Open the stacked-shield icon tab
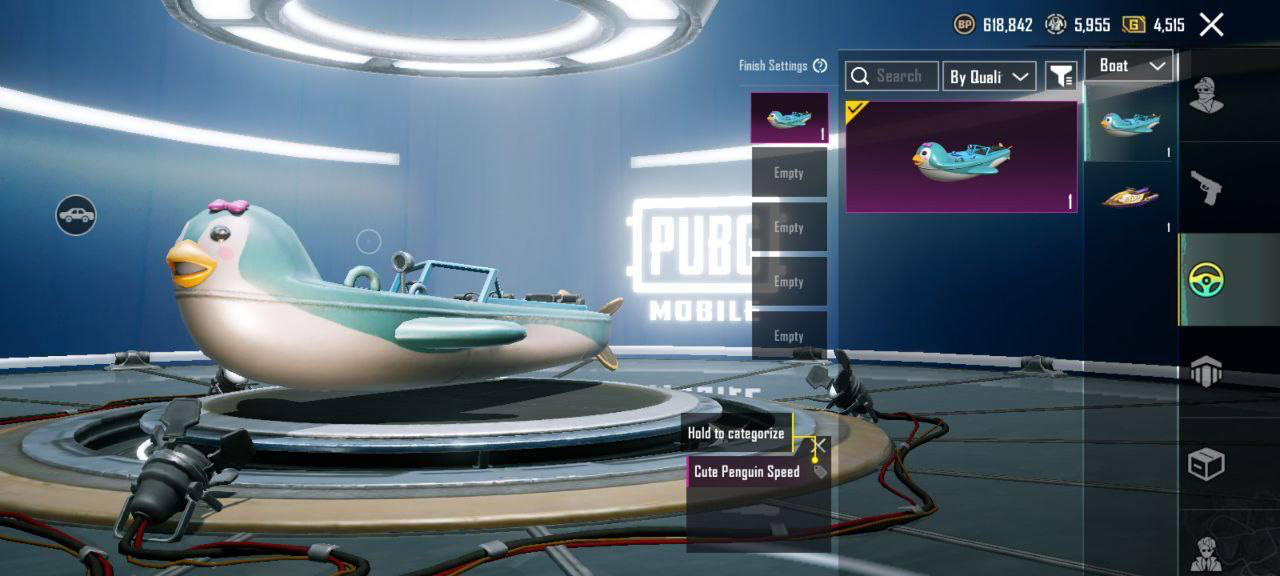This screenshot has width=1280, height=576. (1206, 371)
